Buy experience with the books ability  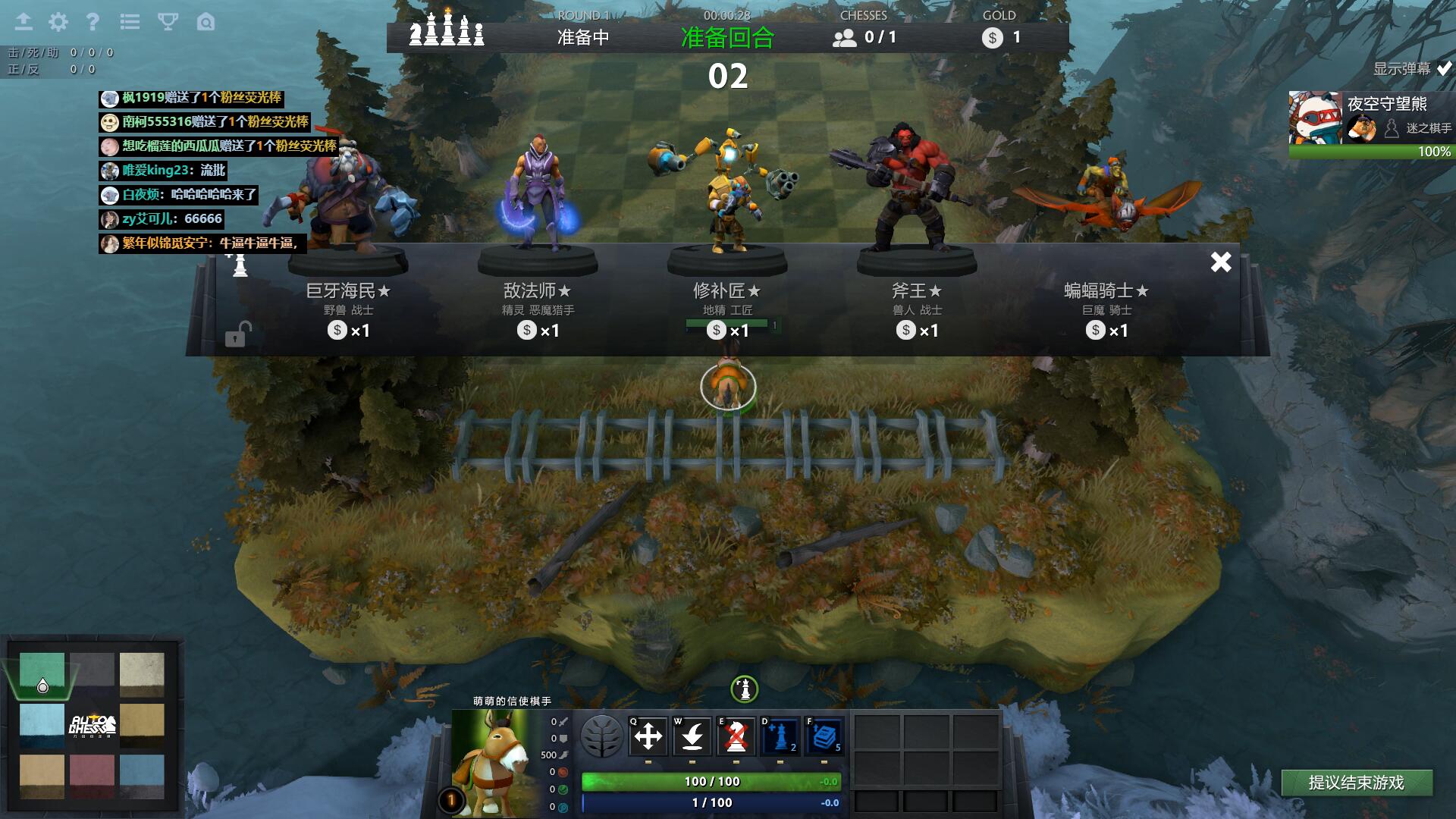click(824, 736)
